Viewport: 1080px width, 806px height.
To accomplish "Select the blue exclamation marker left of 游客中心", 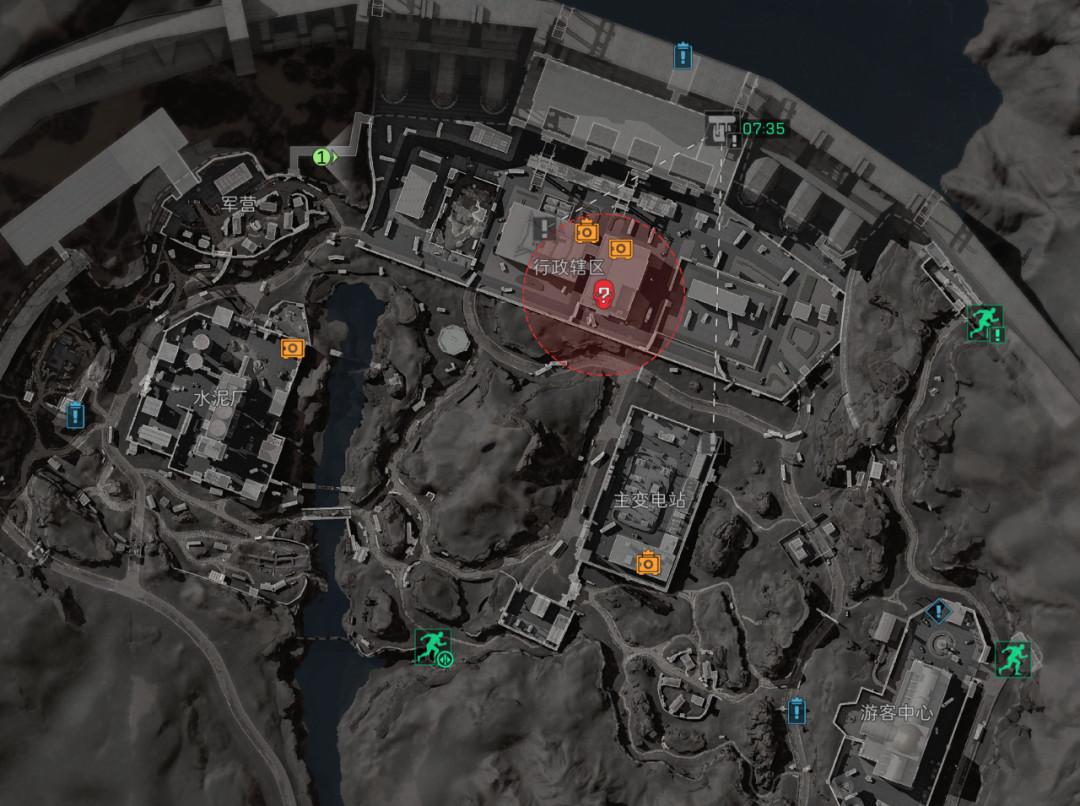I will pos(796,710).
